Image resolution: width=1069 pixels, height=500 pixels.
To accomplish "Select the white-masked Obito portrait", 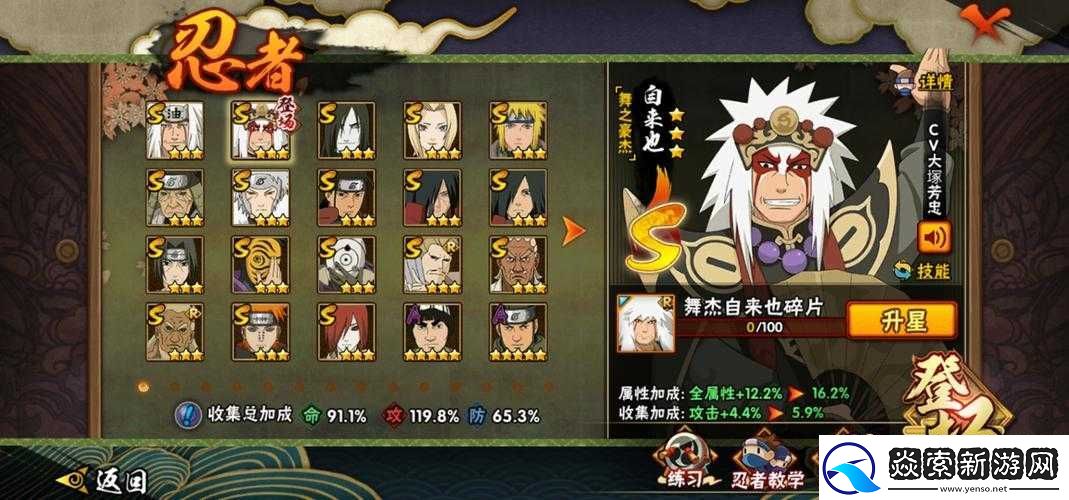I will (x=346, y=264).
